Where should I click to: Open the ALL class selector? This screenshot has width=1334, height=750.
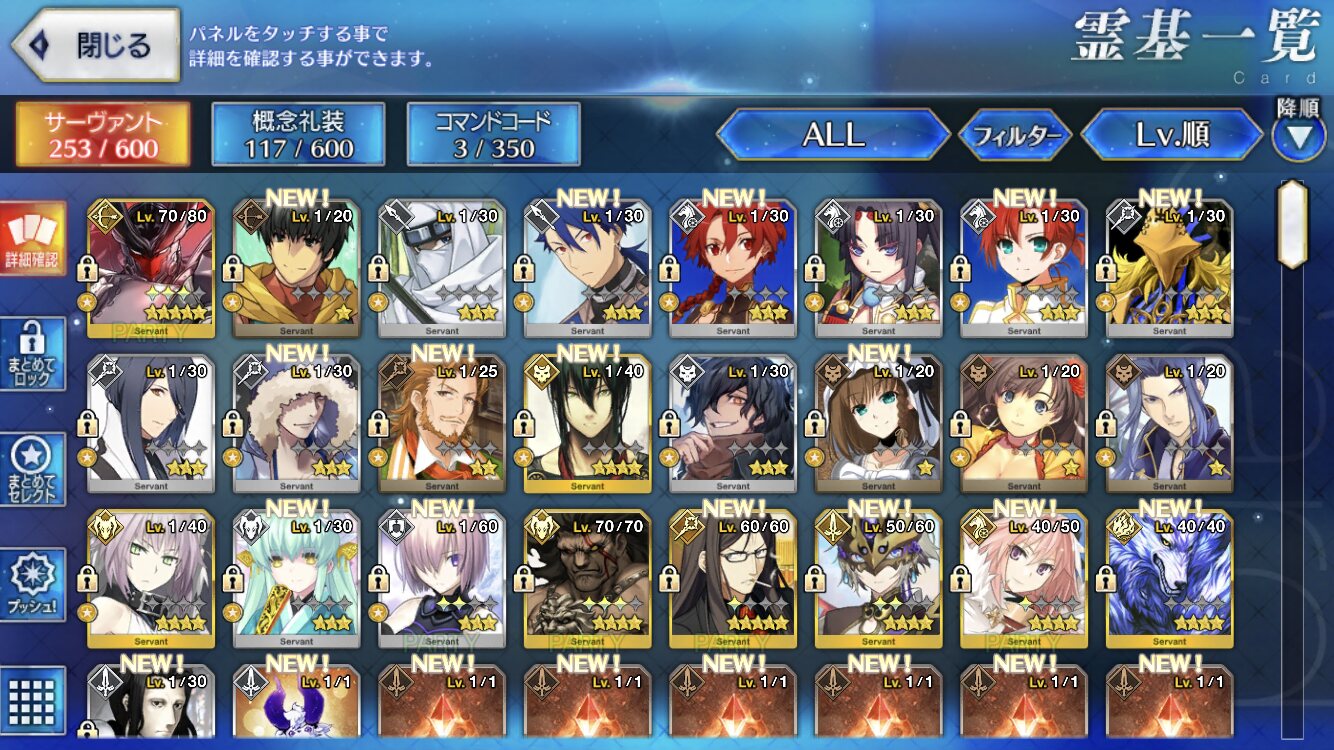833,135
